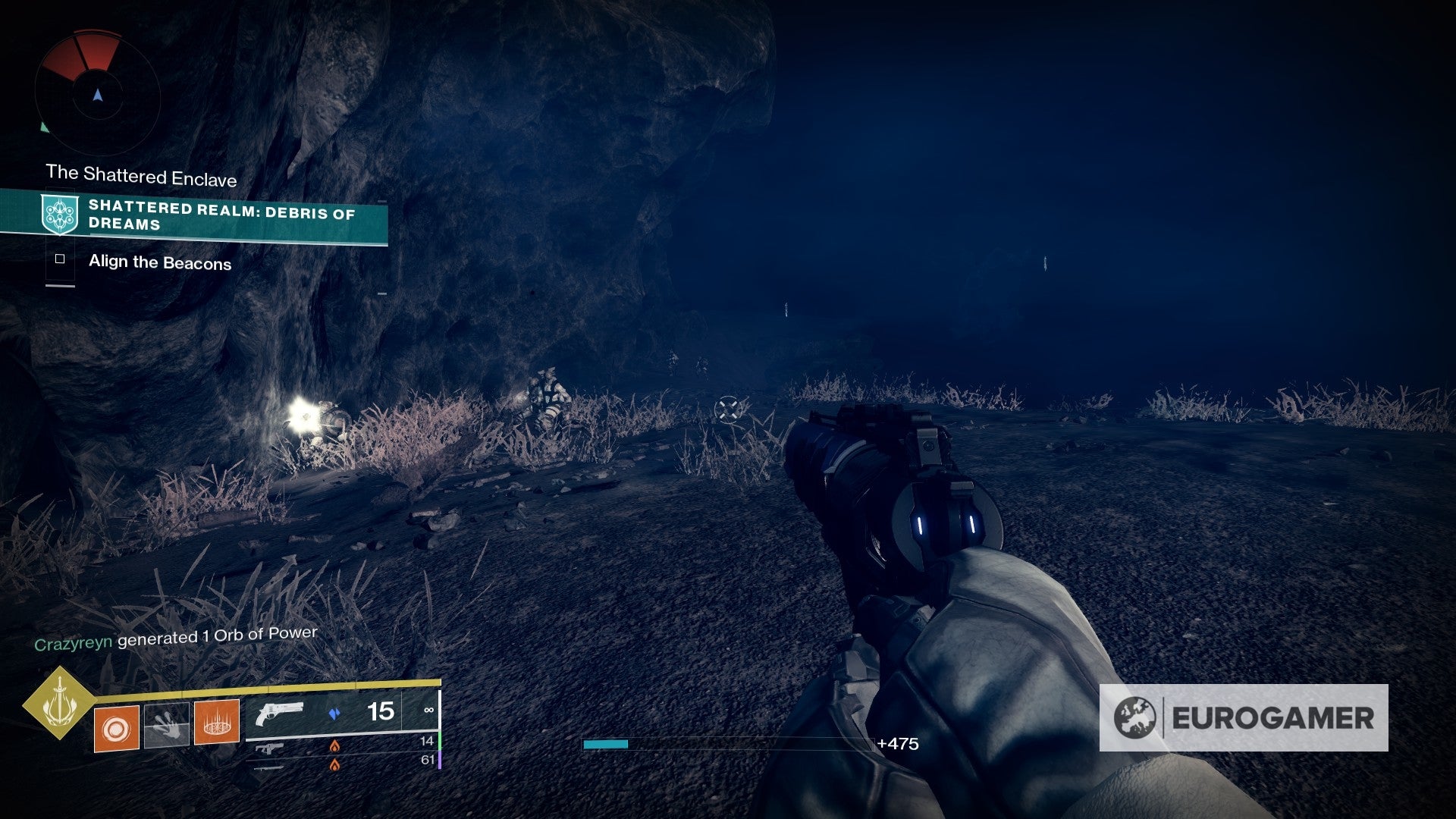The height and width of the screenshot is (819, 1456).
Task: Select the equipped hand cannon weapon
Action: [279, 714]
